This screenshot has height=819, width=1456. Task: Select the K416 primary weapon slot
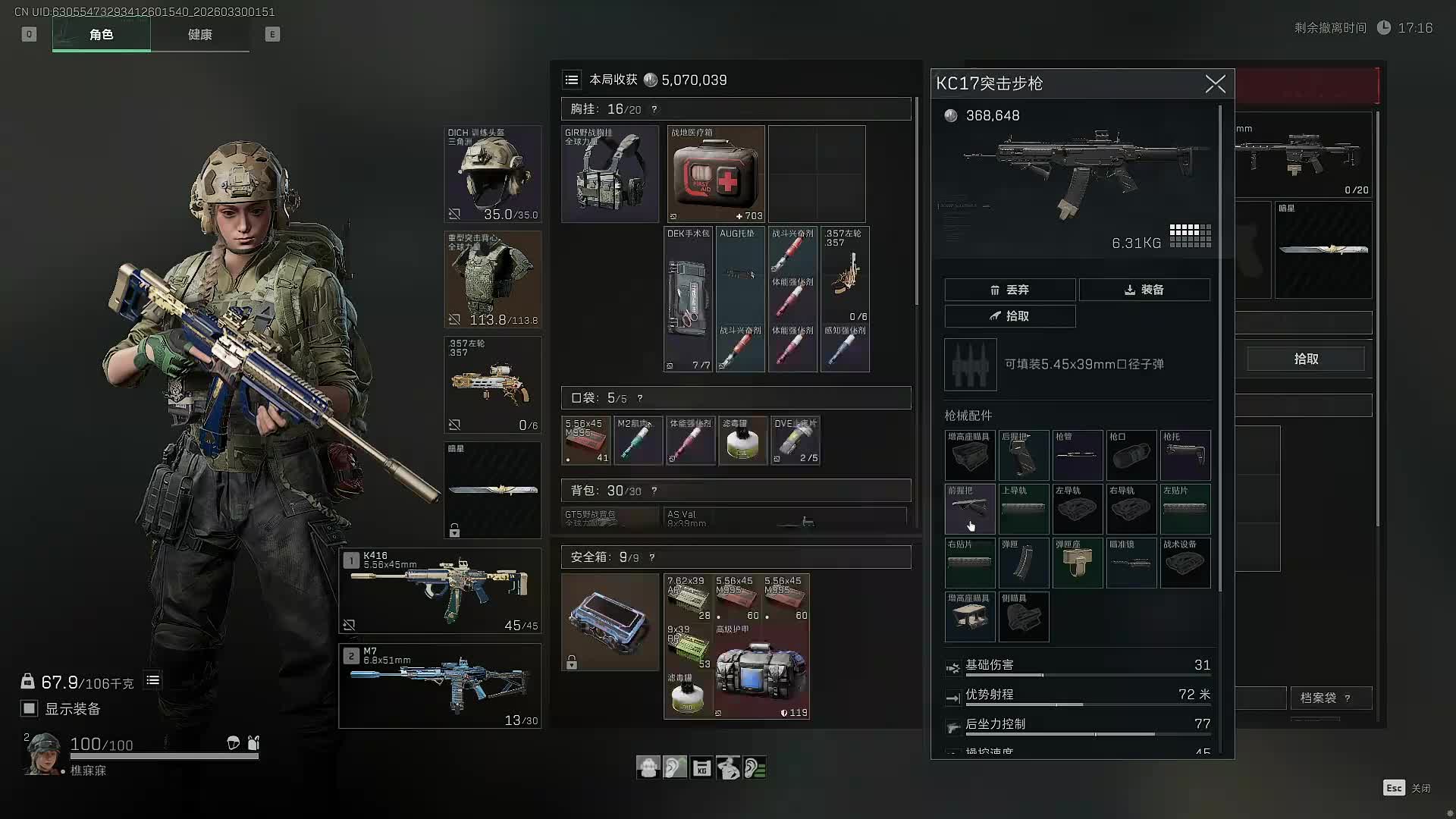[440, 591]
